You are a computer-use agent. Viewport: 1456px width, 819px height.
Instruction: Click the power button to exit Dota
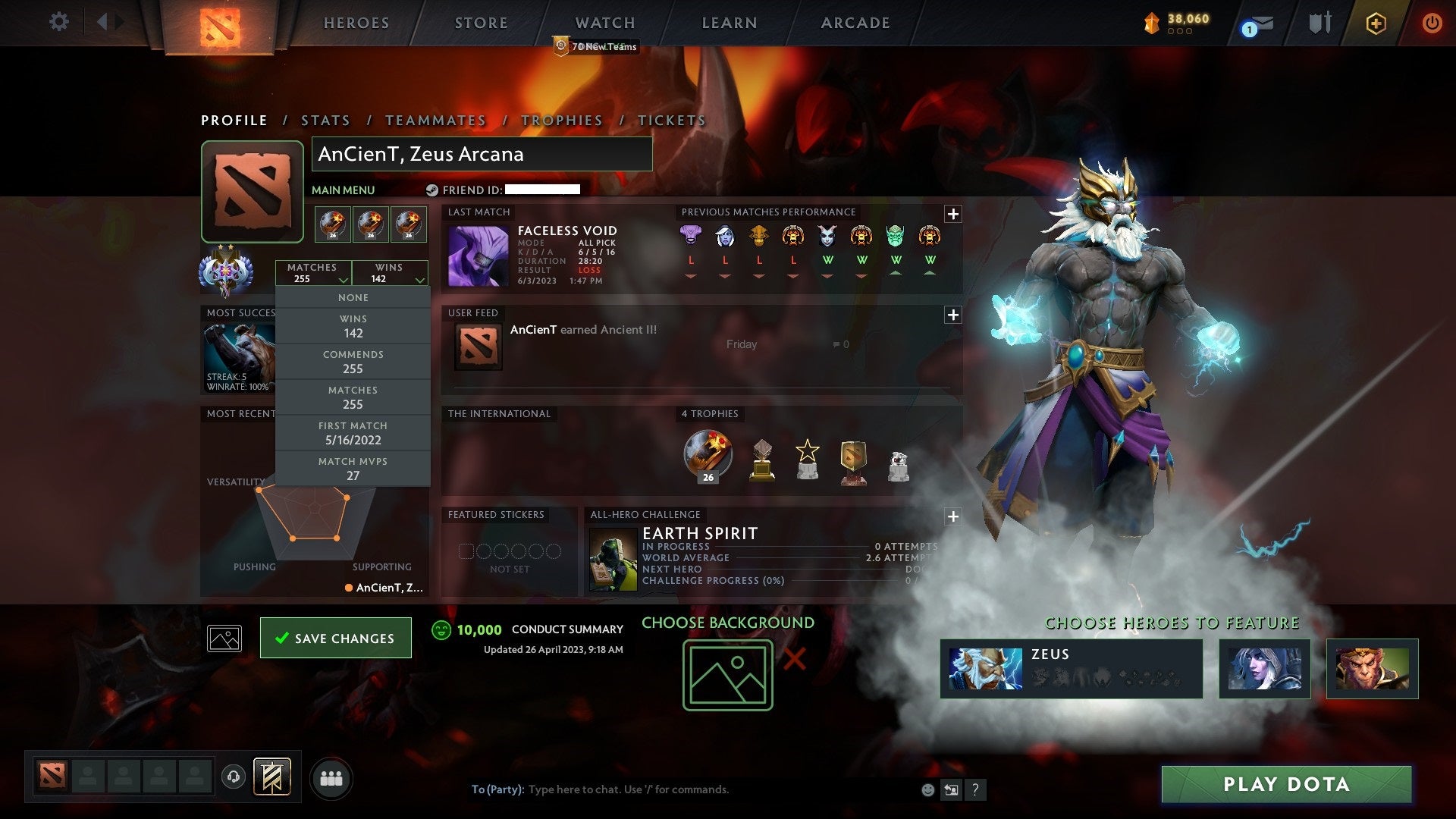pyautogui.click(x=1432, y=23)
